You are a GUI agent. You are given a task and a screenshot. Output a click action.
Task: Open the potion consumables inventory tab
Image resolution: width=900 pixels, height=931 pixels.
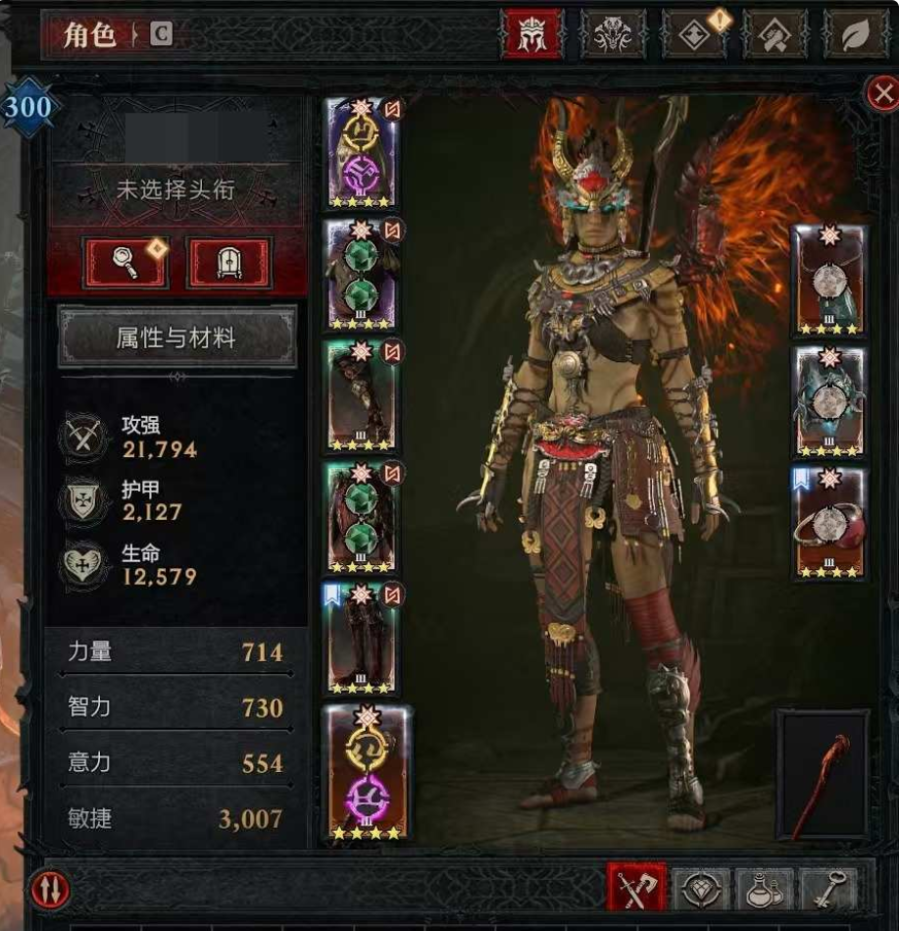click(x=765, y=888)
